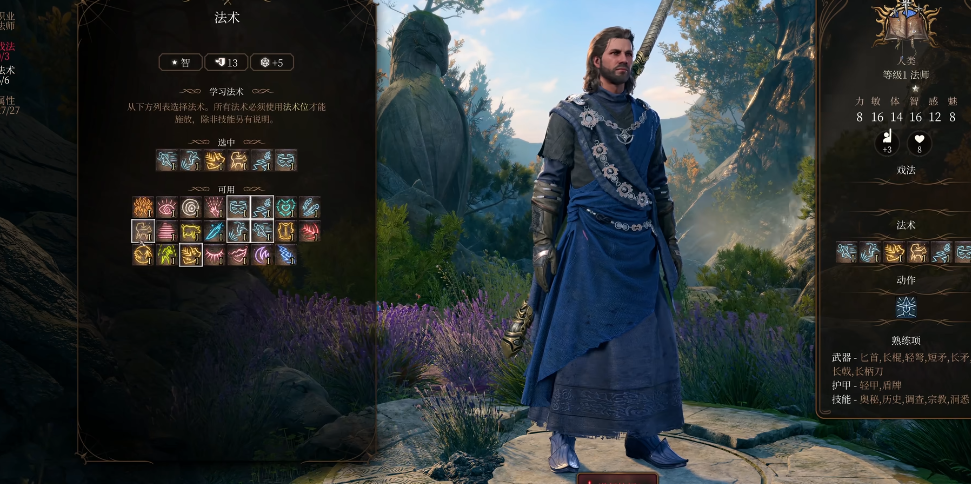
Task: Select Tasha's Hideous Laughter lips spell
Action: pos(238,255)
